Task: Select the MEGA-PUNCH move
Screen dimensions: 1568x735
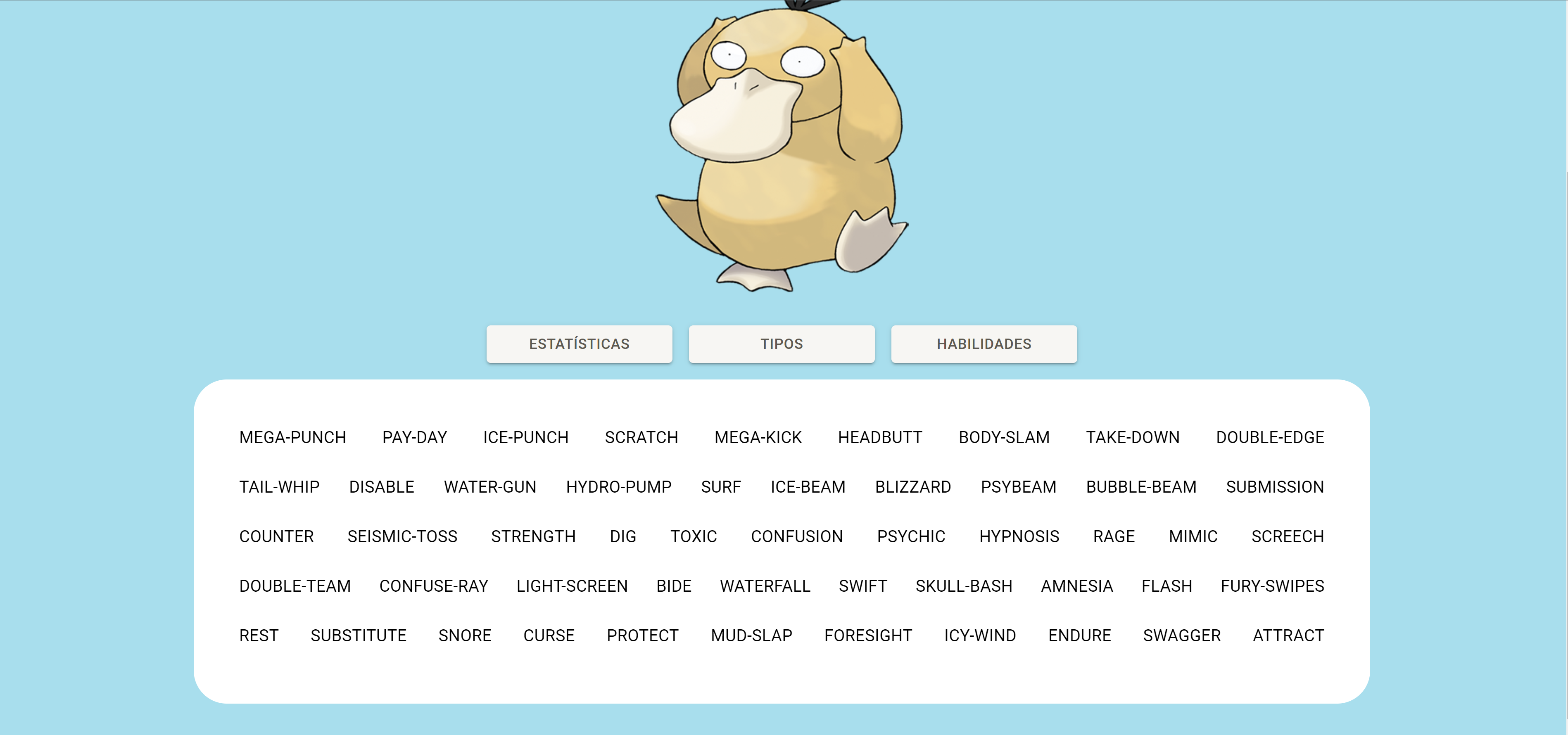Action: 293,437
